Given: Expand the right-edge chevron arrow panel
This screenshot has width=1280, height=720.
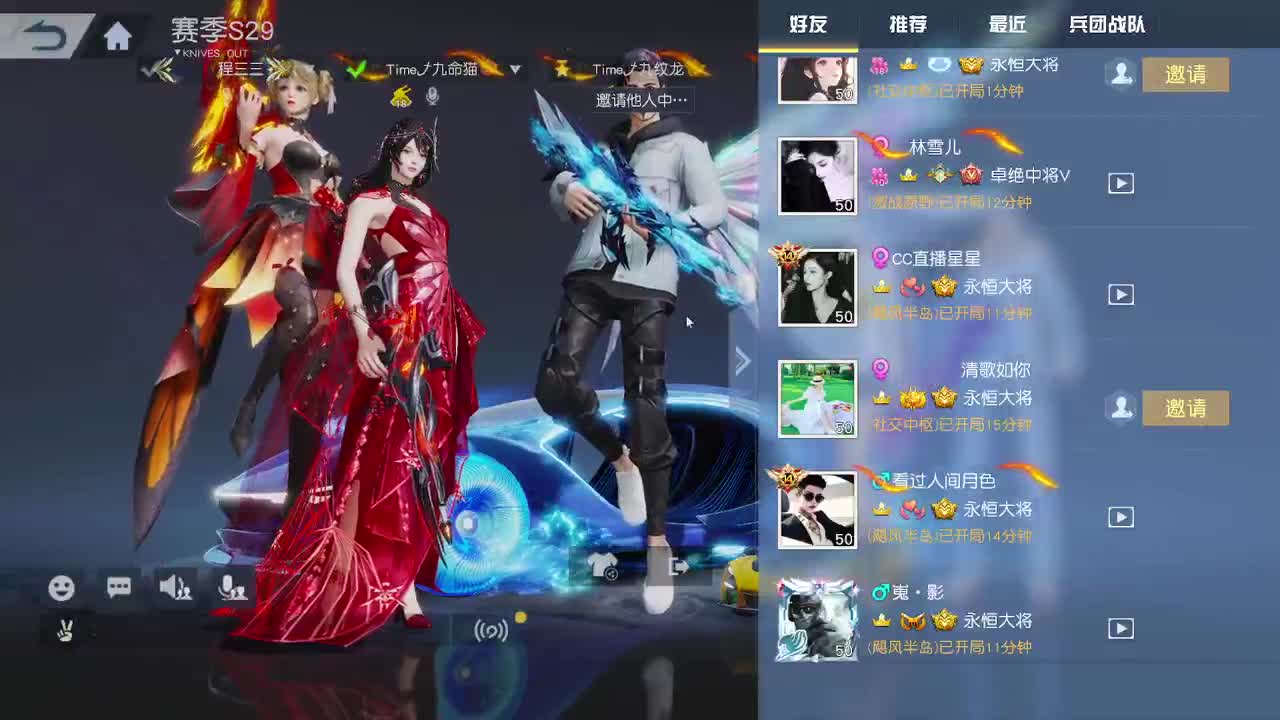Looking at the screenshot, I should tap(742, 360).
